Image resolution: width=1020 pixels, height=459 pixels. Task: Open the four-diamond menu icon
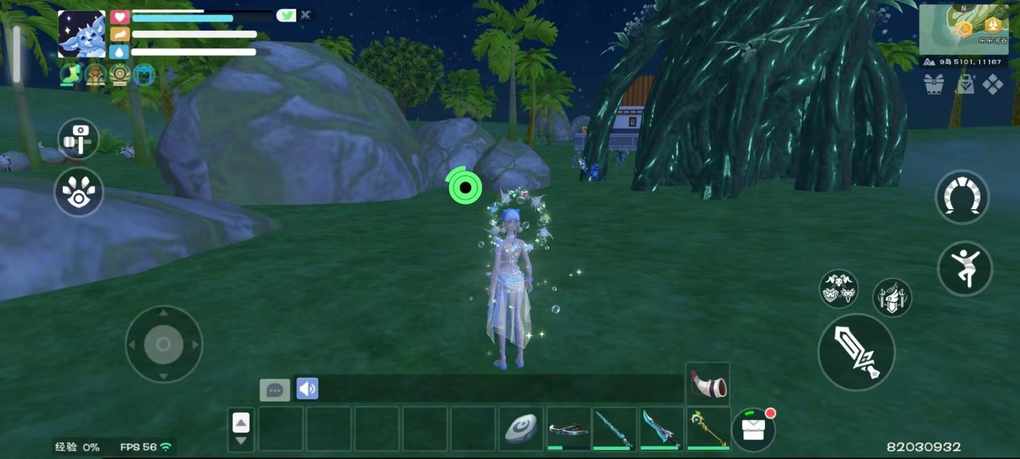[x=992, y=85]
